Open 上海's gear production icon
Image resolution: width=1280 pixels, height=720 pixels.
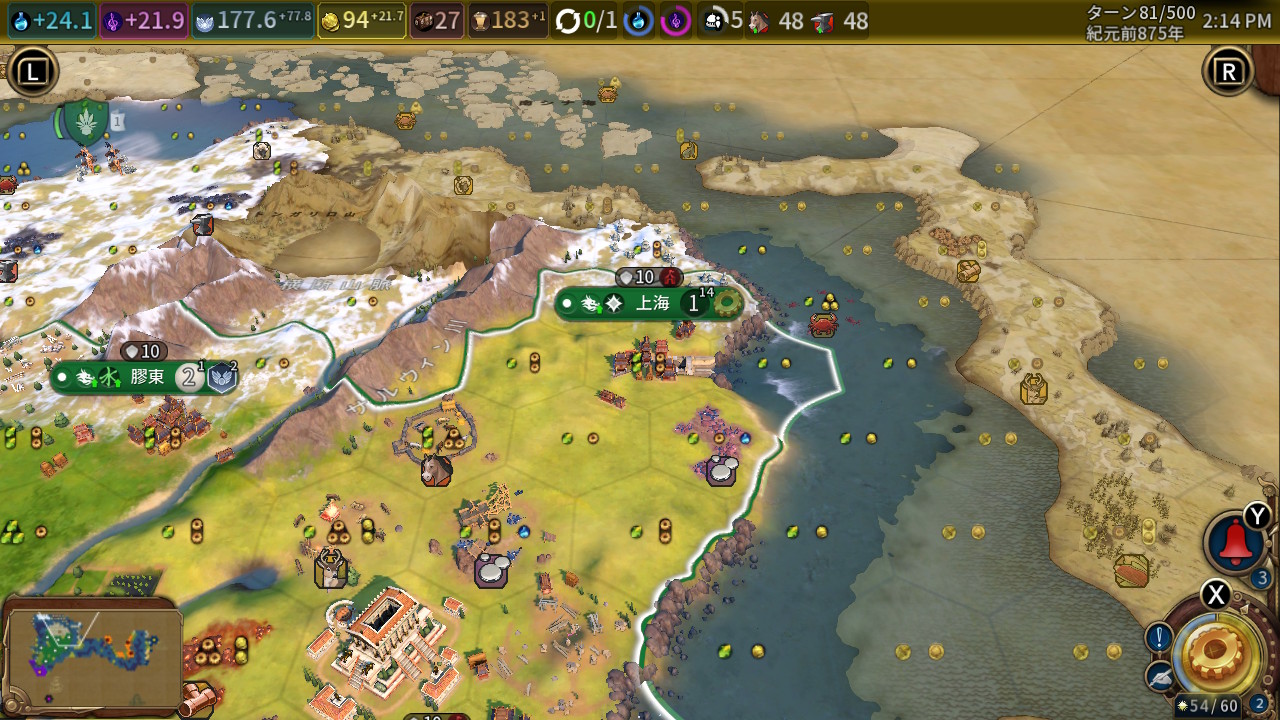(x=726, y=303)
